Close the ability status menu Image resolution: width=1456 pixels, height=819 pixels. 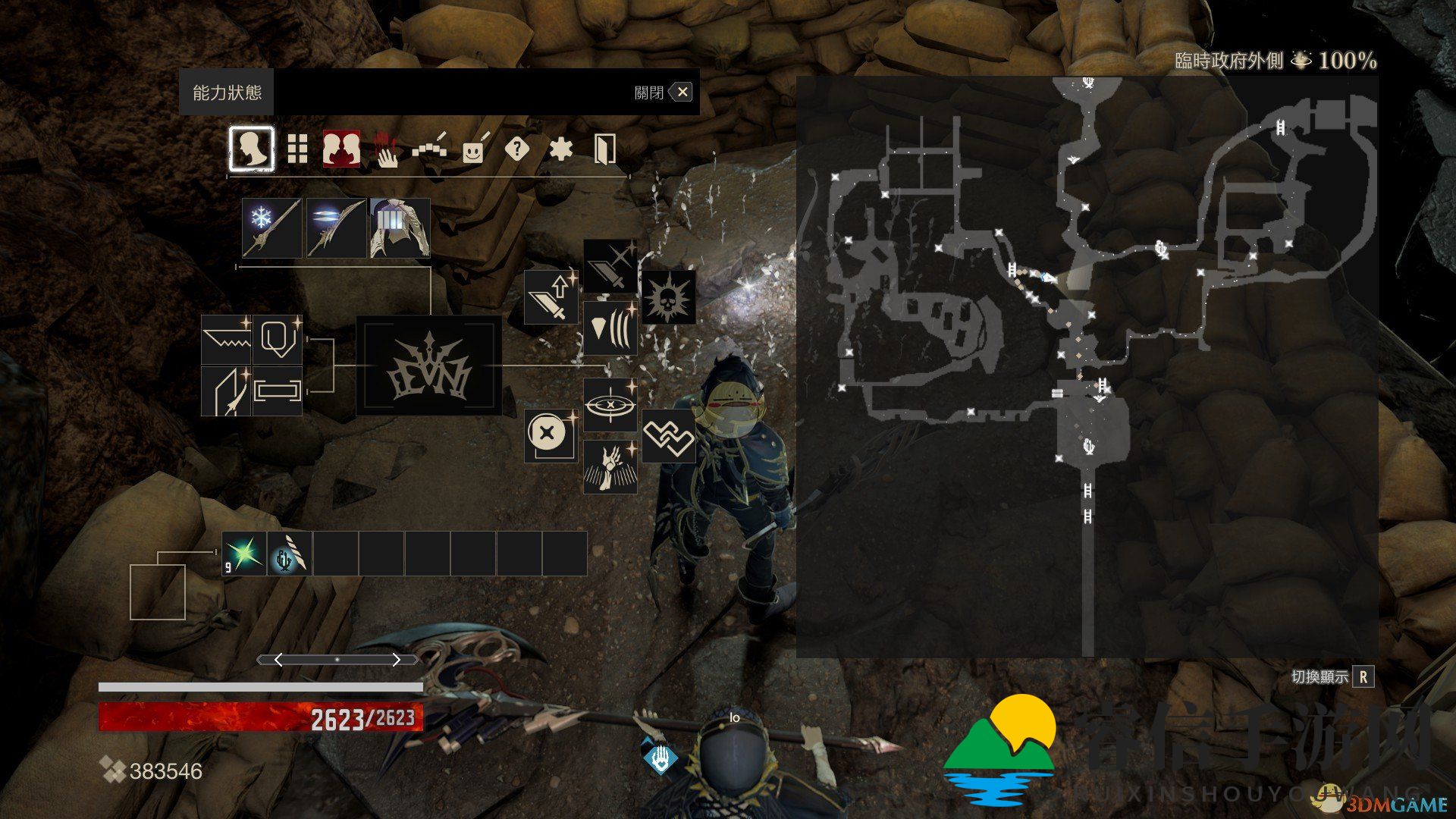click(682, 93)
